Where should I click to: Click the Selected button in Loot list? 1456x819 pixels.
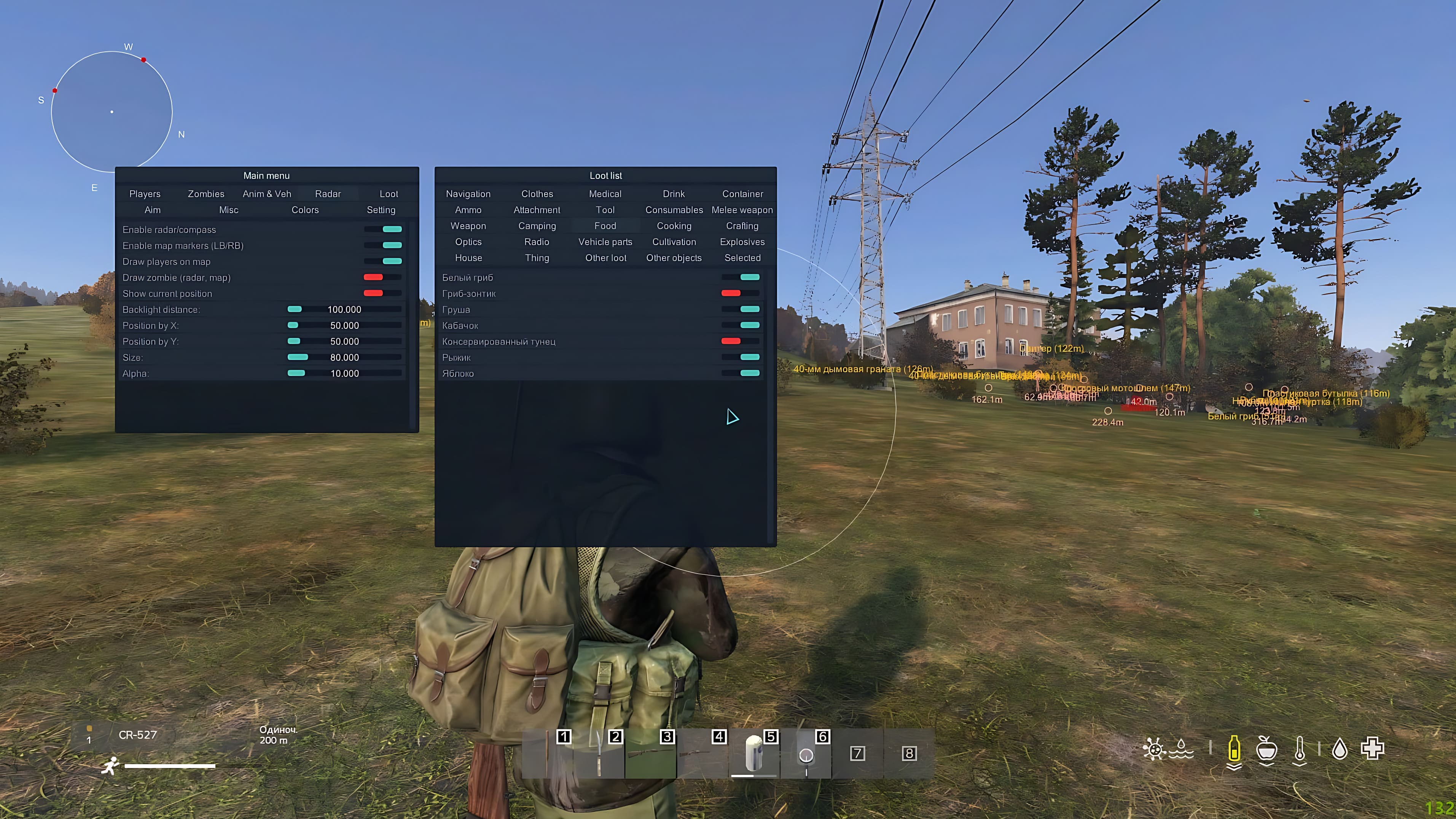(742, 258)
